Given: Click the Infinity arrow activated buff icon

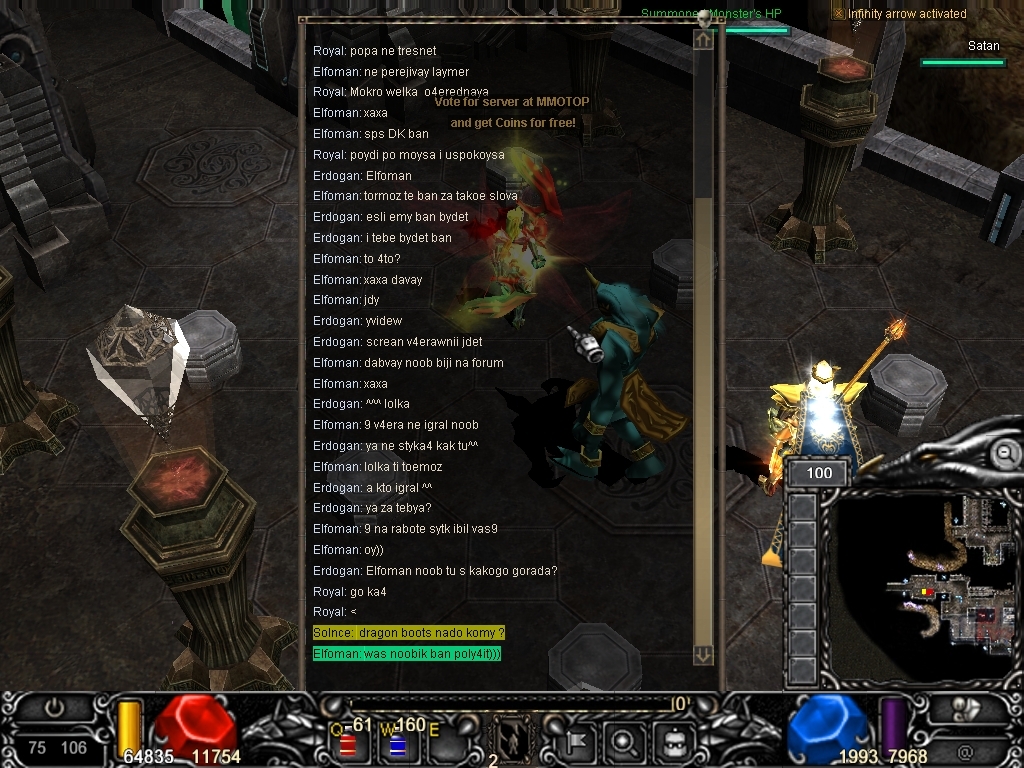Looking at the screenshot, I should (x=838, y=13).
